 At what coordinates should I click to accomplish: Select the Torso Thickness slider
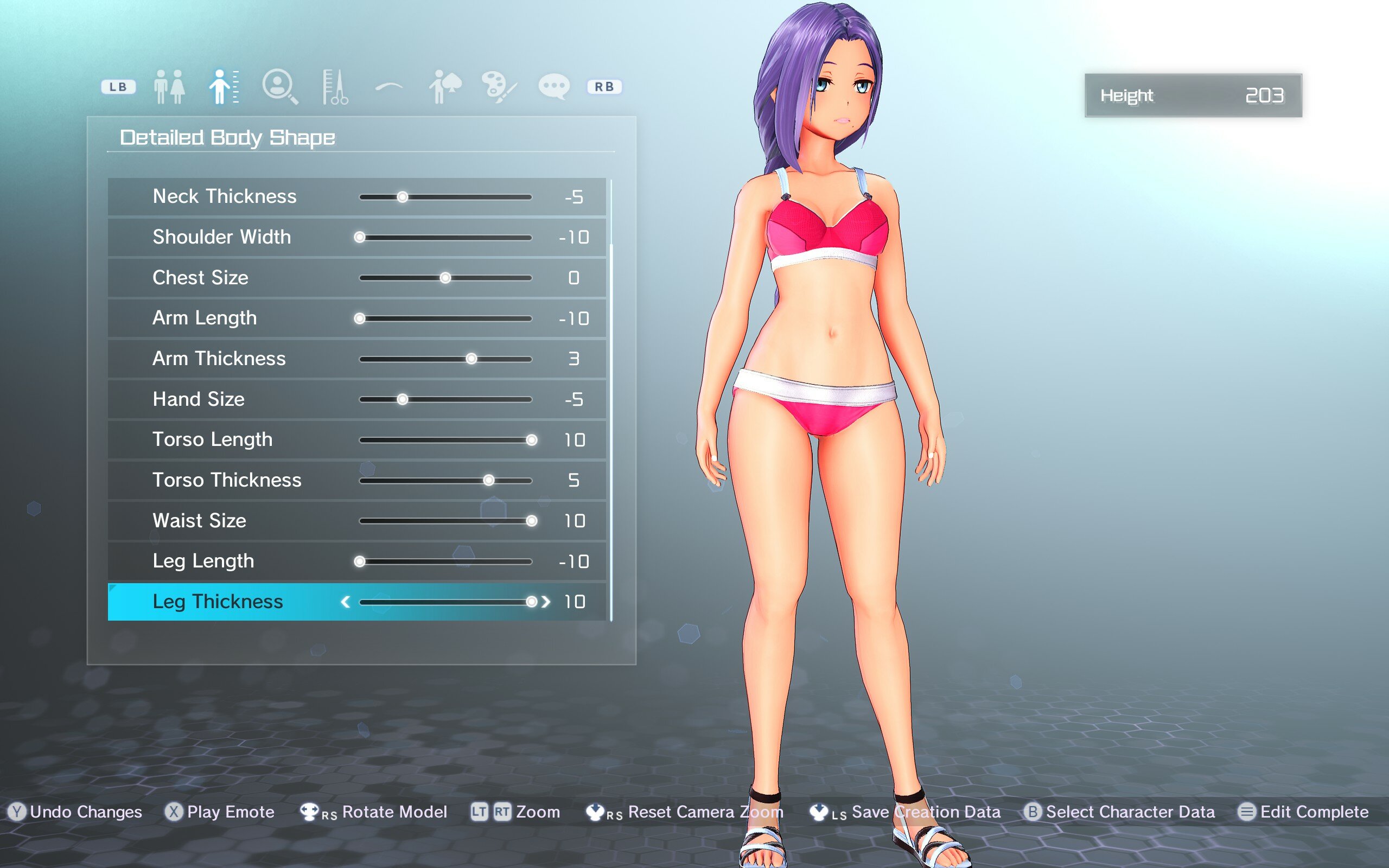point(445,481)
